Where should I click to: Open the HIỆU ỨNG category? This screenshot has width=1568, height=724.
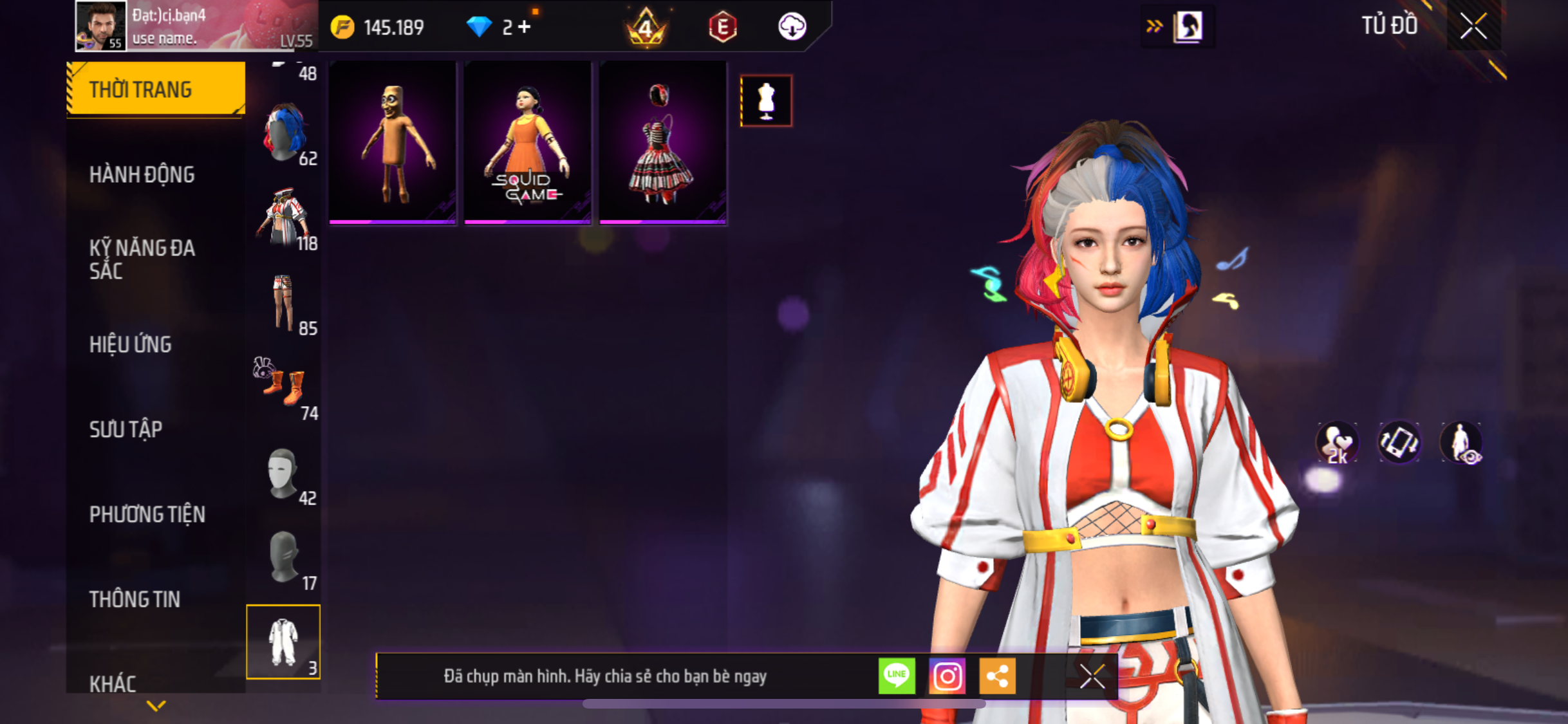tap(131, 344)
